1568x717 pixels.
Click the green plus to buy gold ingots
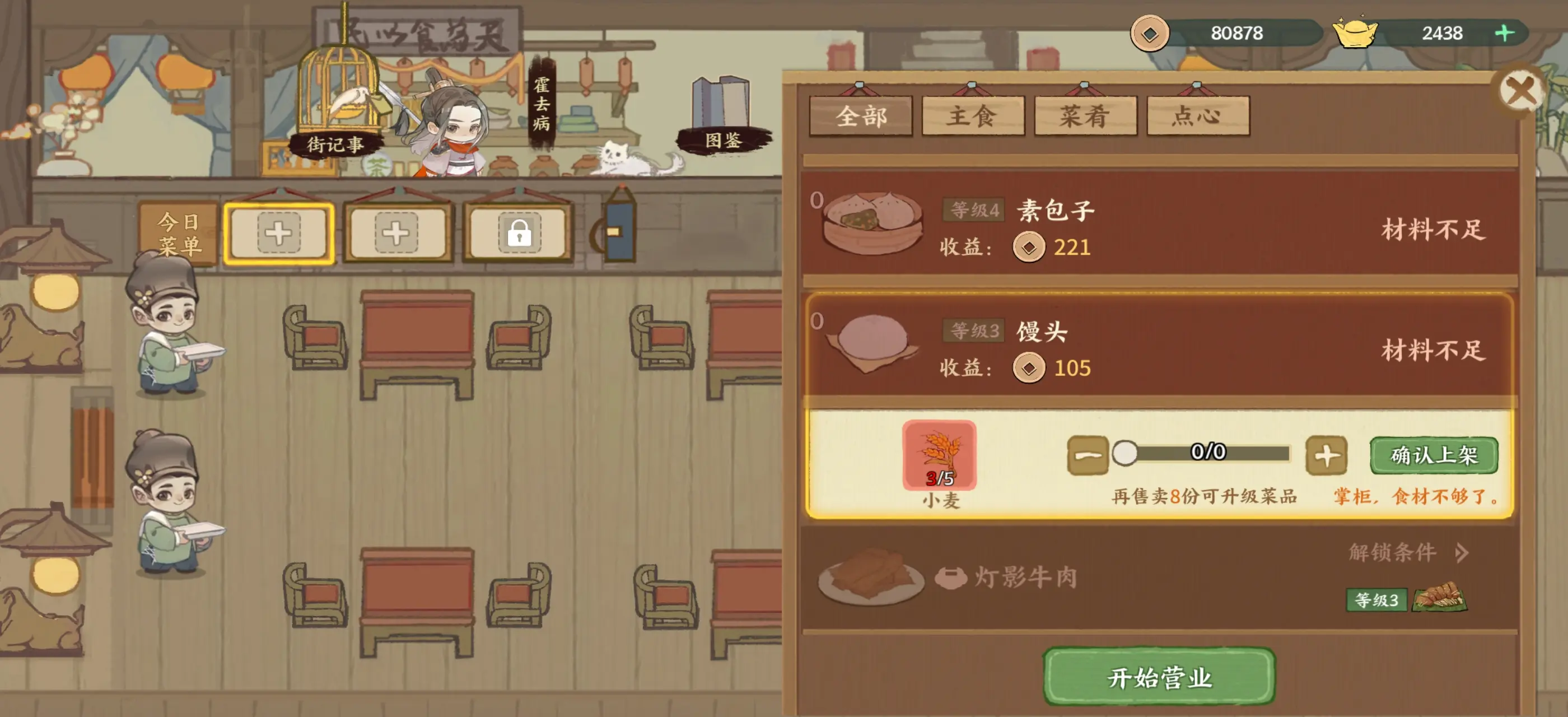(1504, 34)
